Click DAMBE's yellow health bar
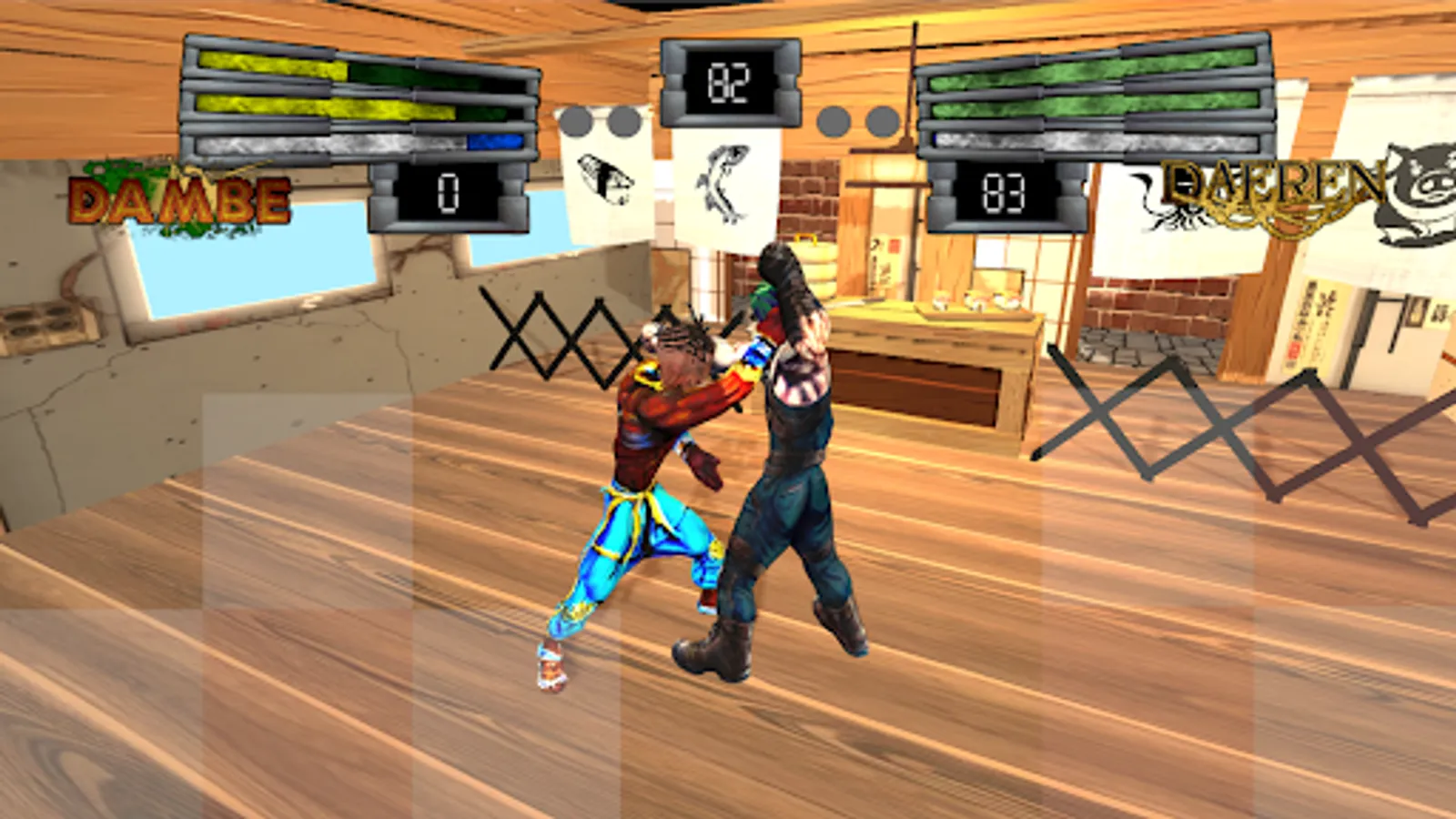Image resolution: width=1456 pixels, height=819 pixels. click(273, 66)
